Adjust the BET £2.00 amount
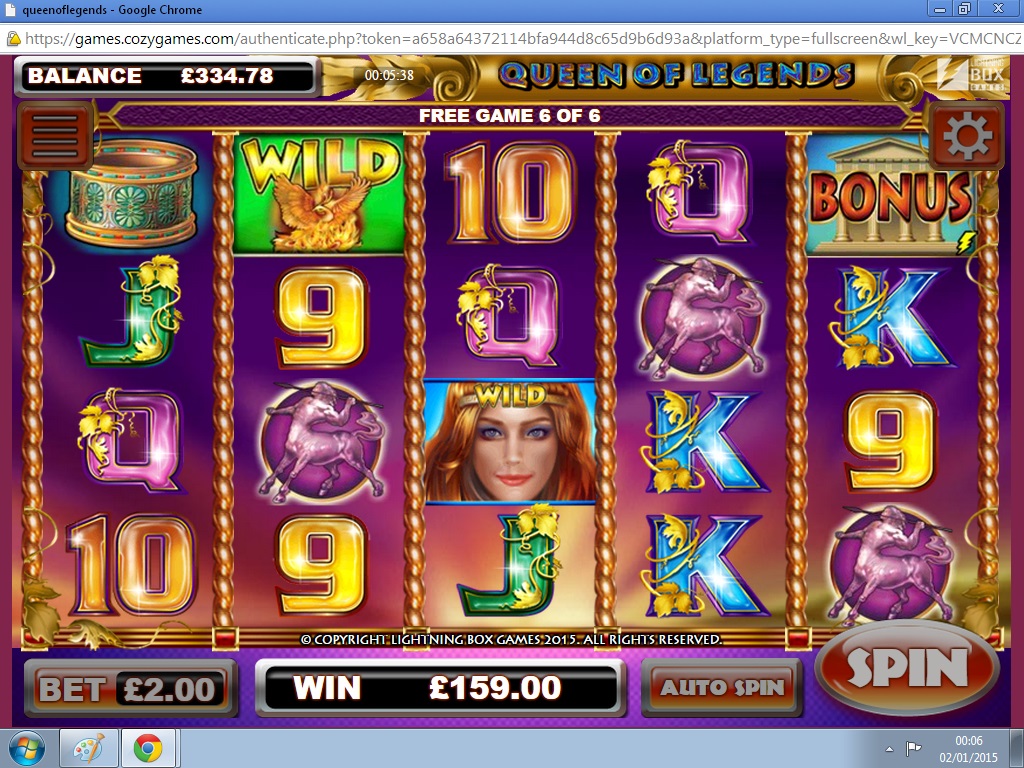 click(x=129, y=688)
